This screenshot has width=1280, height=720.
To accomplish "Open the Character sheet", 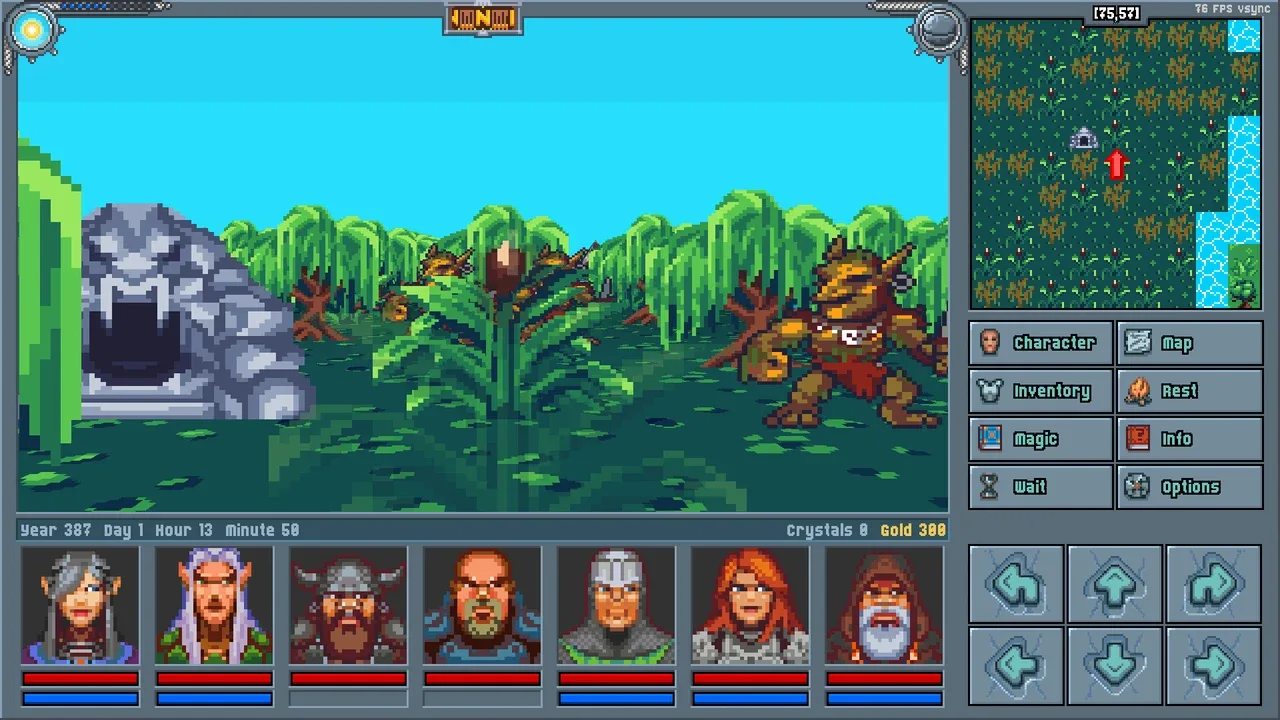I will point(1040,343).
